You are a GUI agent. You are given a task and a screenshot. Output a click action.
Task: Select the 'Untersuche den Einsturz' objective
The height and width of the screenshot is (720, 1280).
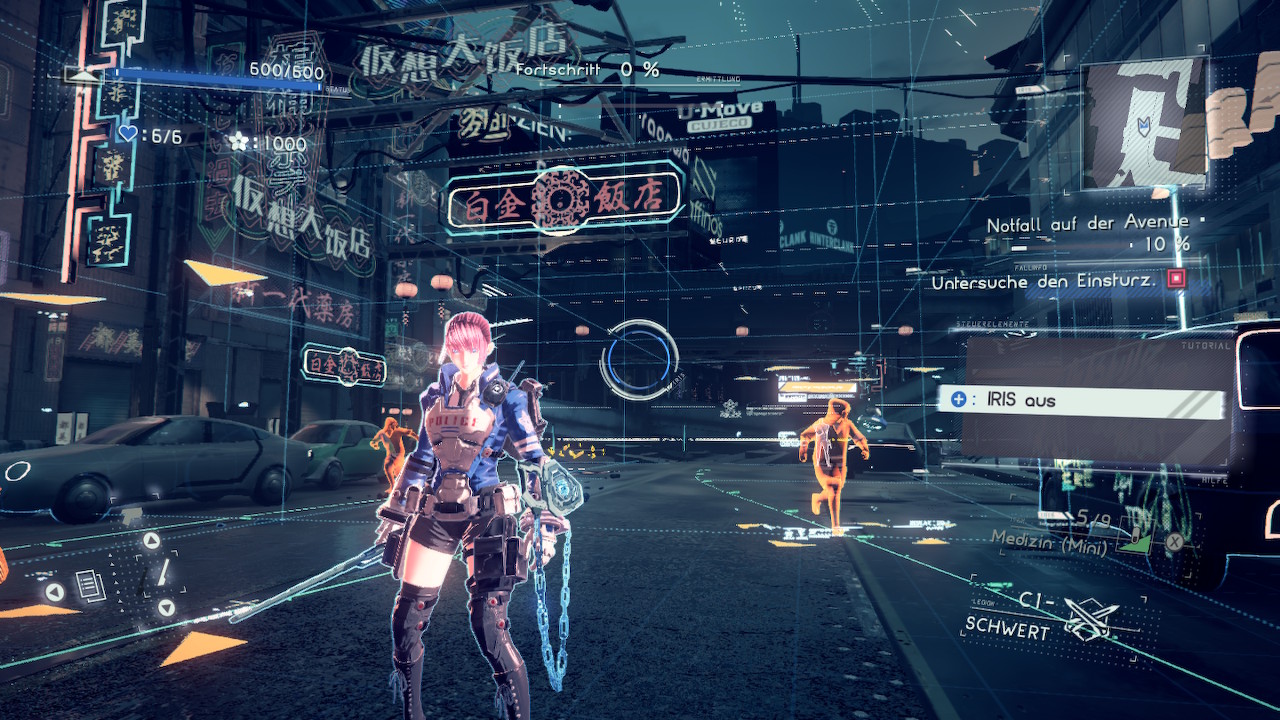click(1043, 282)
